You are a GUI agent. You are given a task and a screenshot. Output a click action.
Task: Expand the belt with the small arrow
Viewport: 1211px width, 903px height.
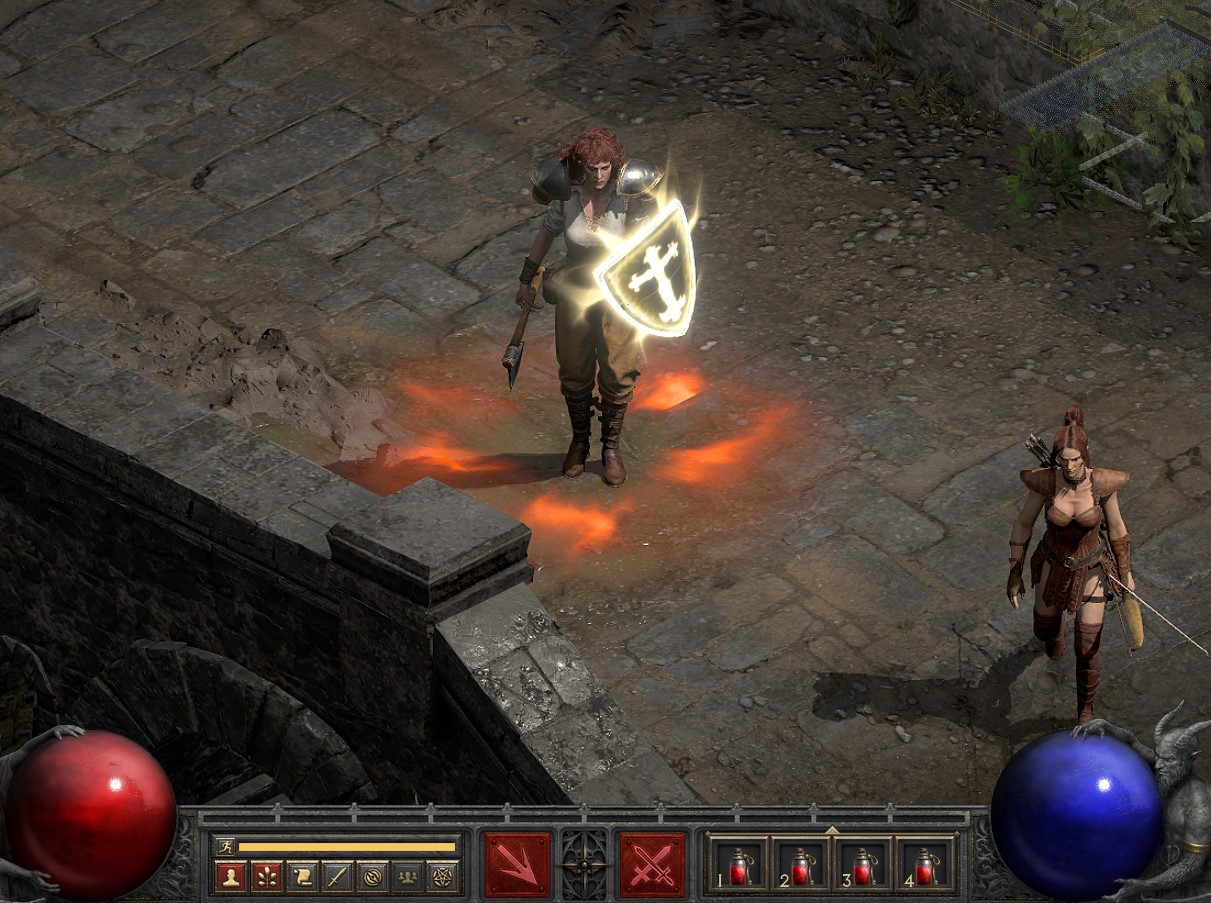coord(831,830)
